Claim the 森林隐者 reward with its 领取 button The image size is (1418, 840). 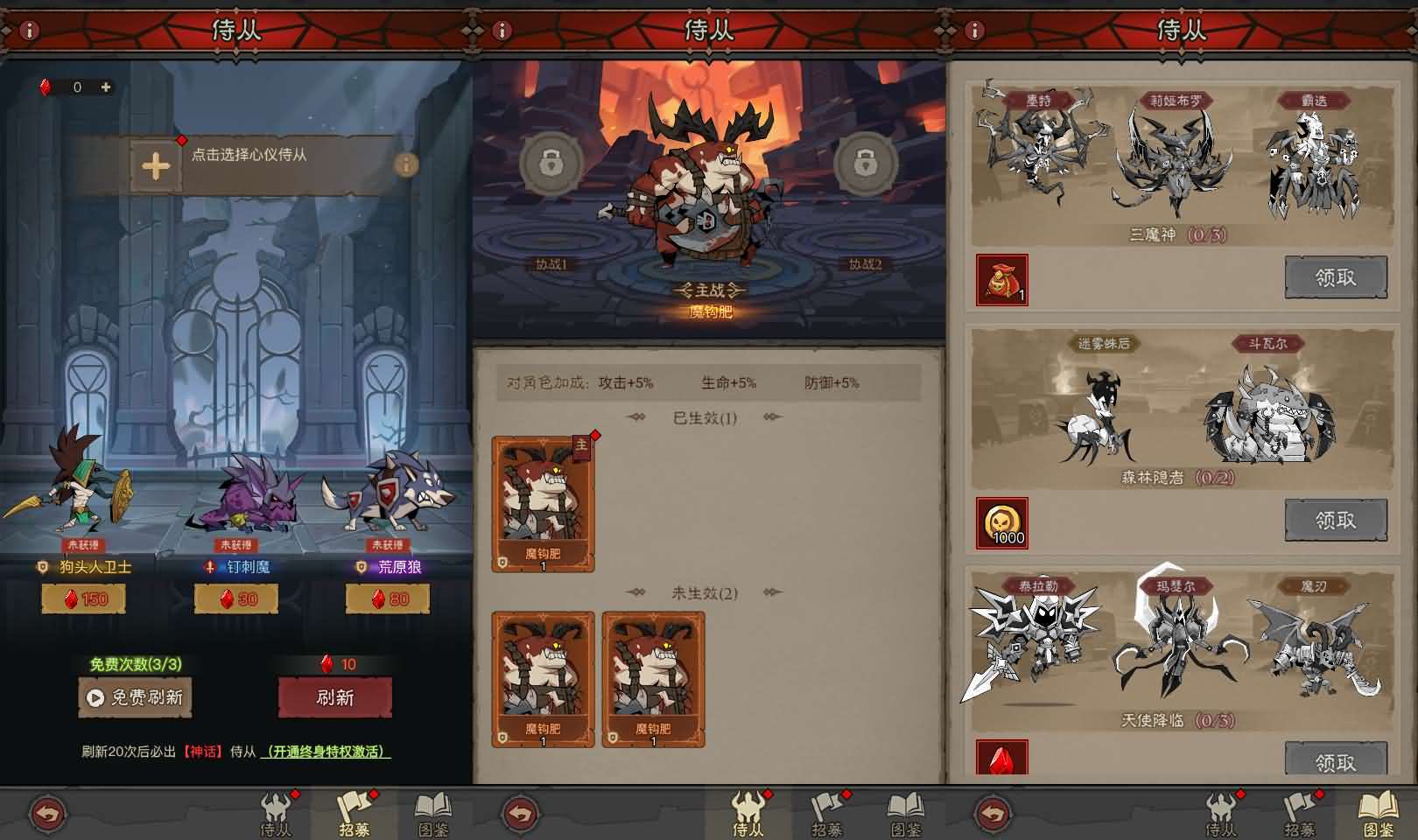point(1337,518)
